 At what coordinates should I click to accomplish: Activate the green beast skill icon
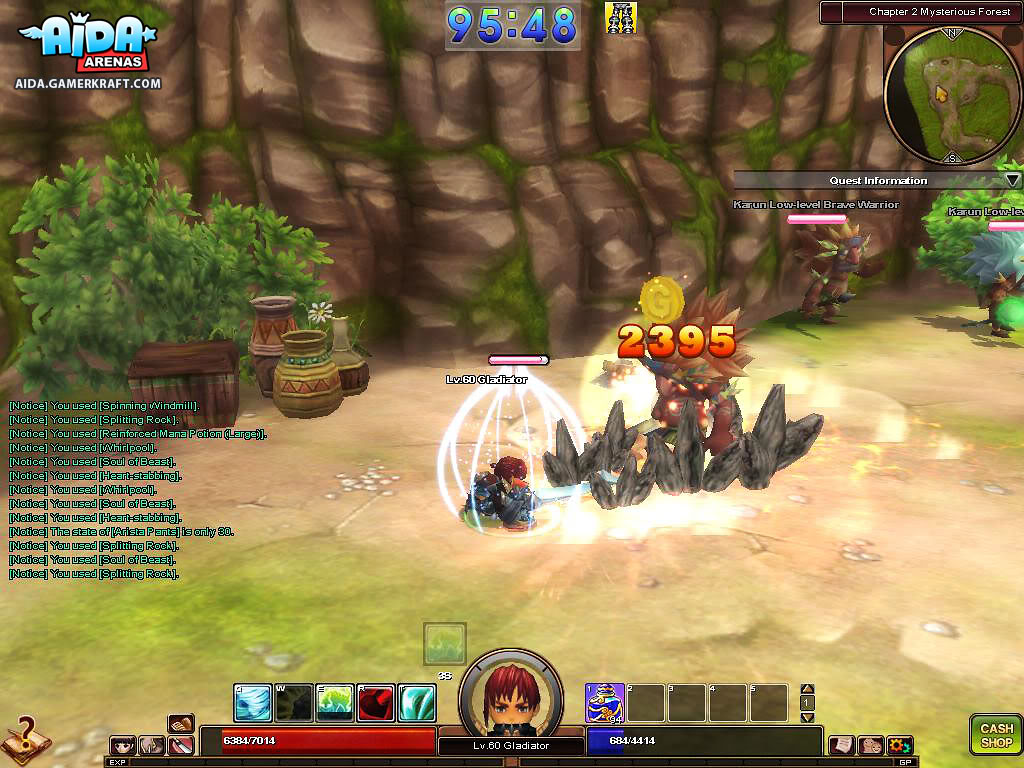click(x=335, y=703)
